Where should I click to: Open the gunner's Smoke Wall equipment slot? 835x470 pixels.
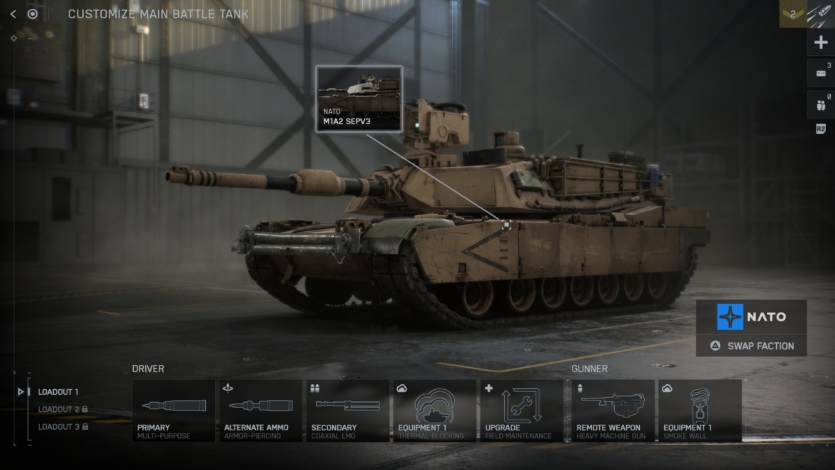[698, 410]
